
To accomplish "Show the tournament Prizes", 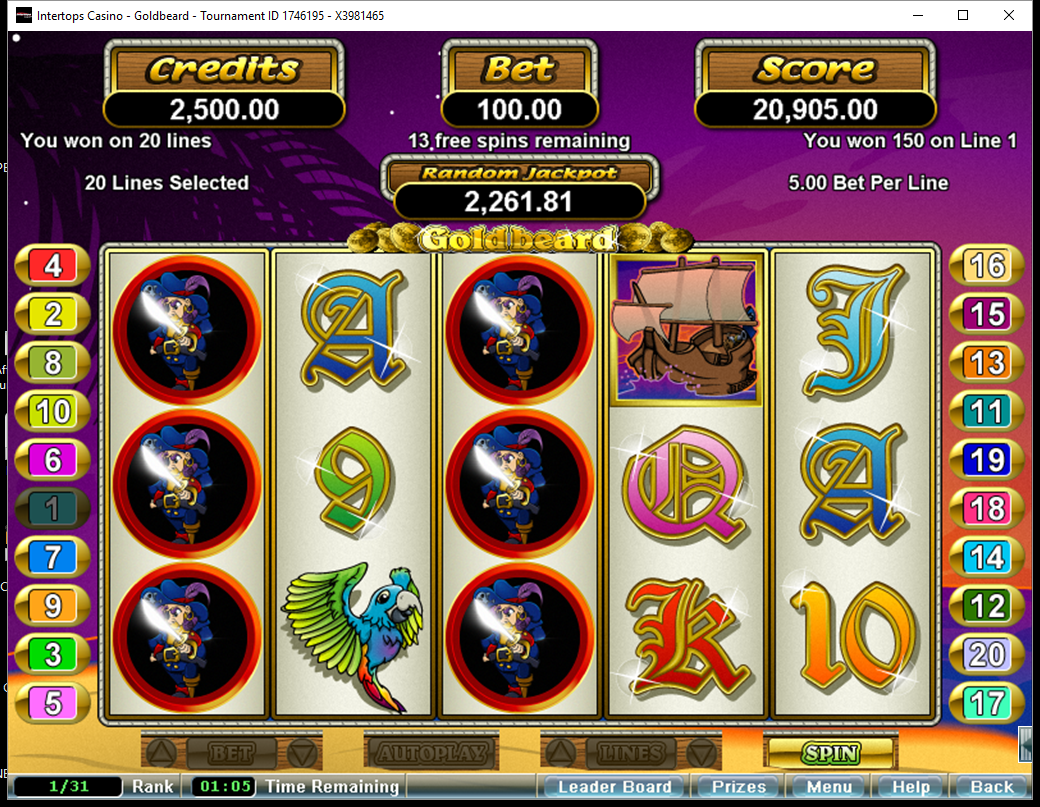I will click(738, 787).
